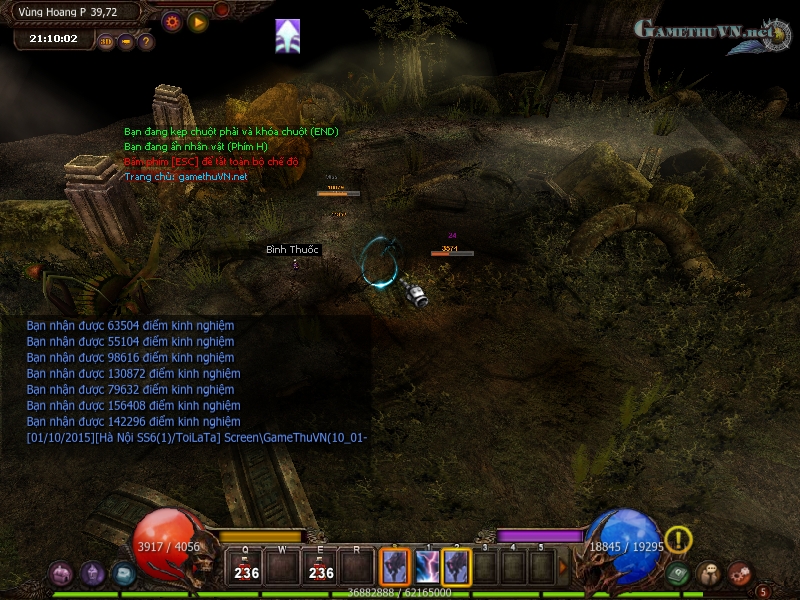Screen dimensions: 800x600
Task: Open the question mark help button
Action: click(x=146, y=42)
